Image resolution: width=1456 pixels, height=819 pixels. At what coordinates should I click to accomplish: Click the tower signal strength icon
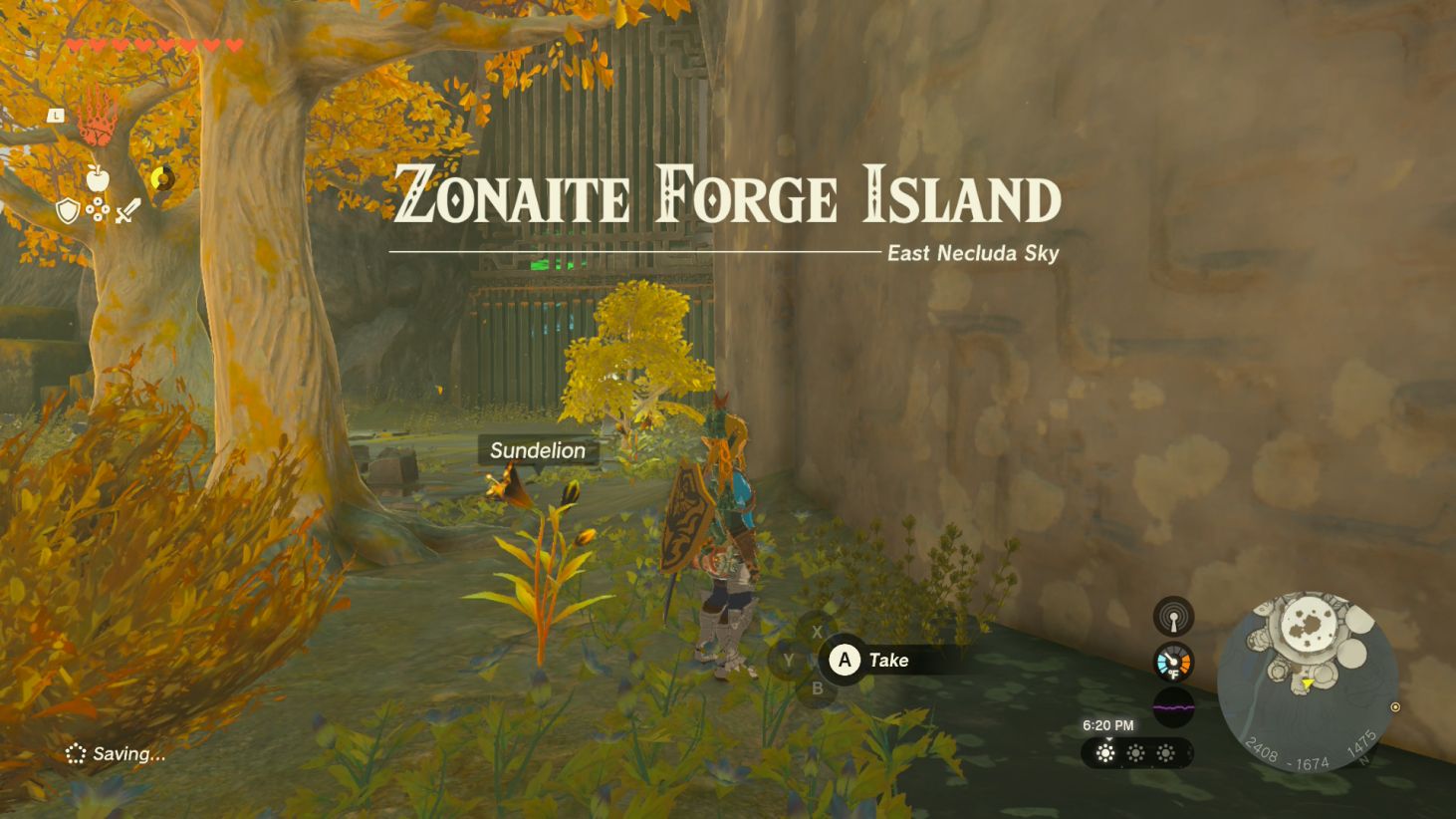[1174, 616]
